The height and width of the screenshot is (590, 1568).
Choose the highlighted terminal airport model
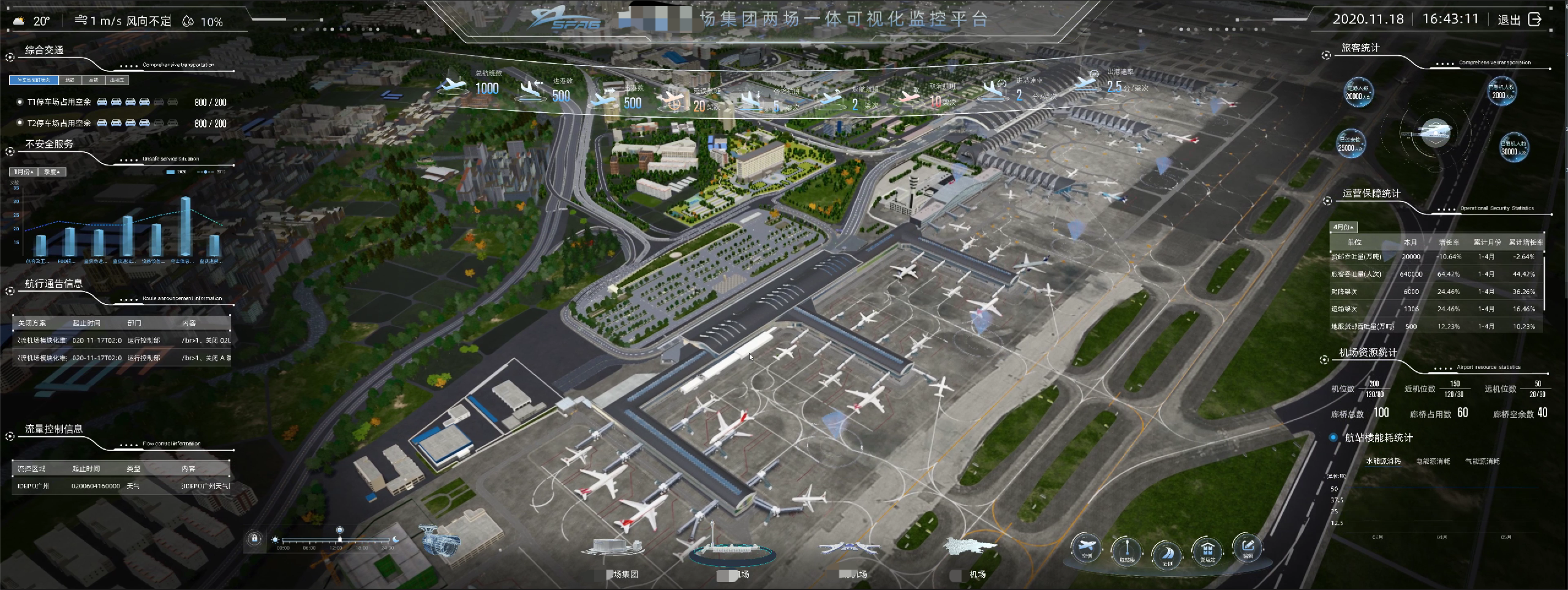733,550
